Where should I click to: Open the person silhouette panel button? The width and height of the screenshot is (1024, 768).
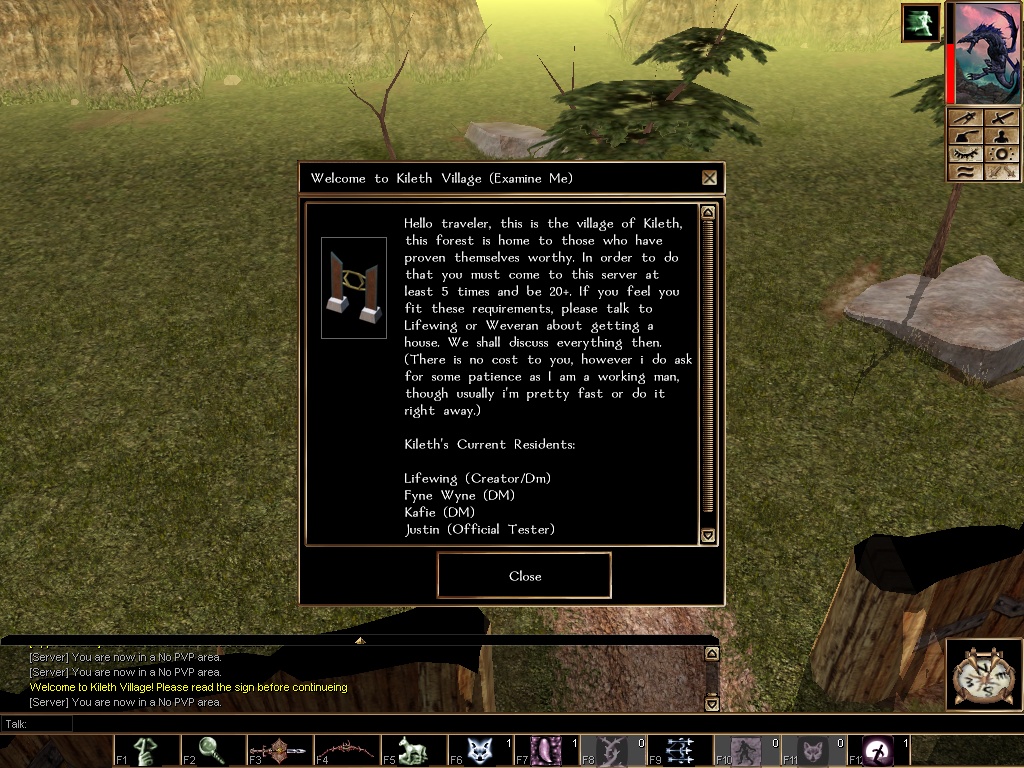pyautogui.click(x=1002, y=136)
